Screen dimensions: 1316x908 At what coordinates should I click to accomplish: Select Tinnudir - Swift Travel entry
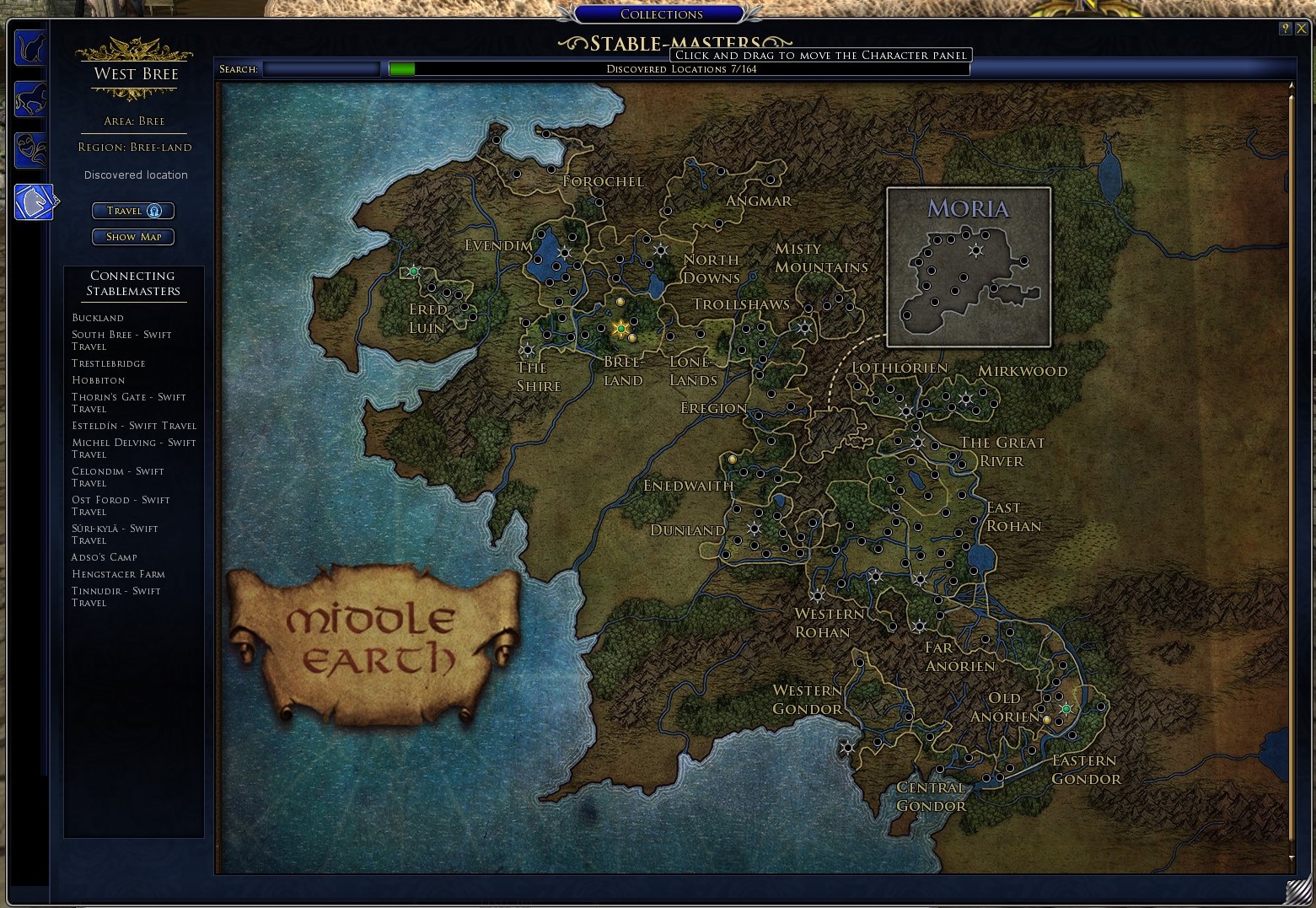coord(115,597)
